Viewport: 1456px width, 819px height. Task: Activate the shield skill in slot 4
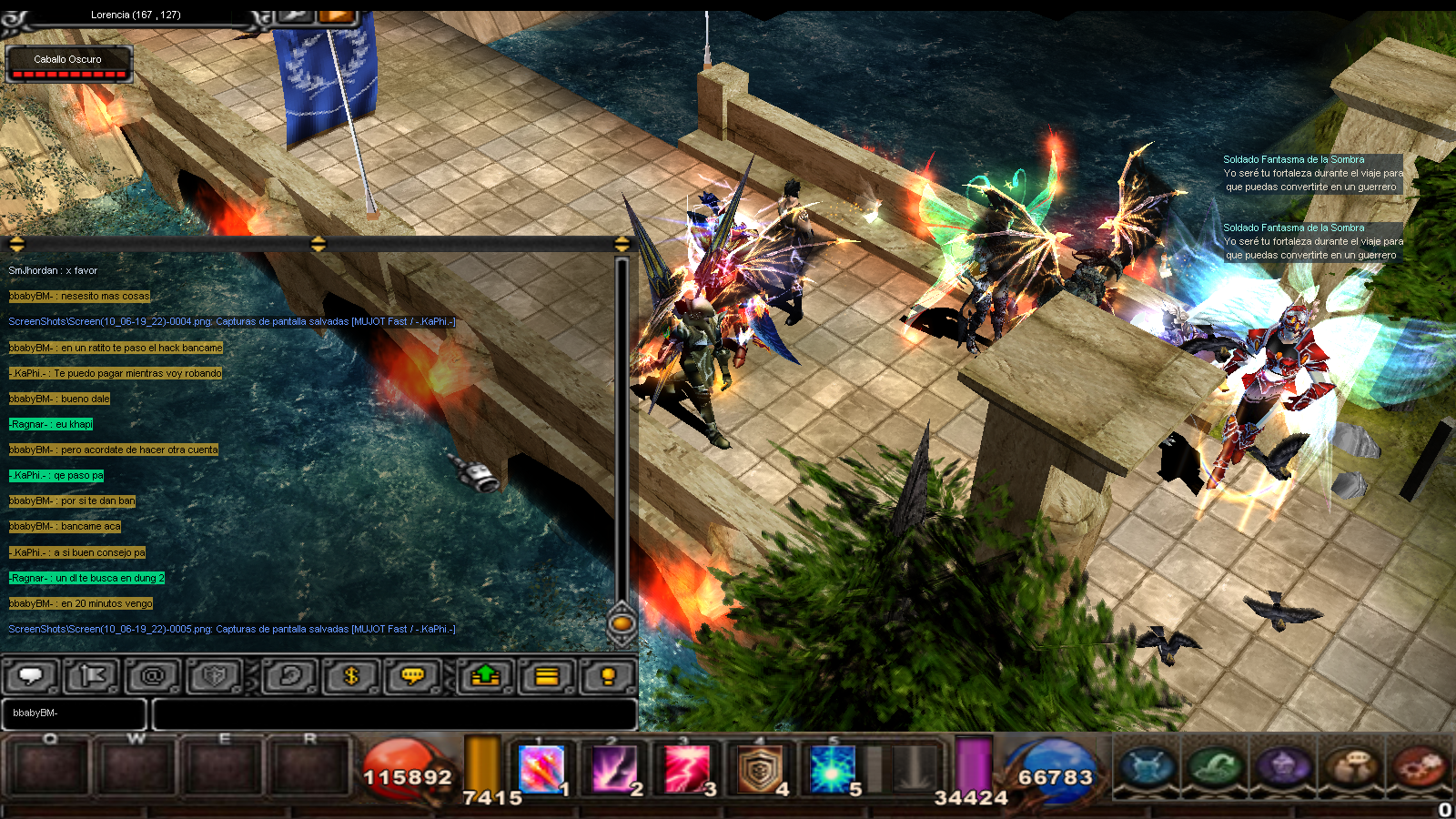tap(760, 769)
